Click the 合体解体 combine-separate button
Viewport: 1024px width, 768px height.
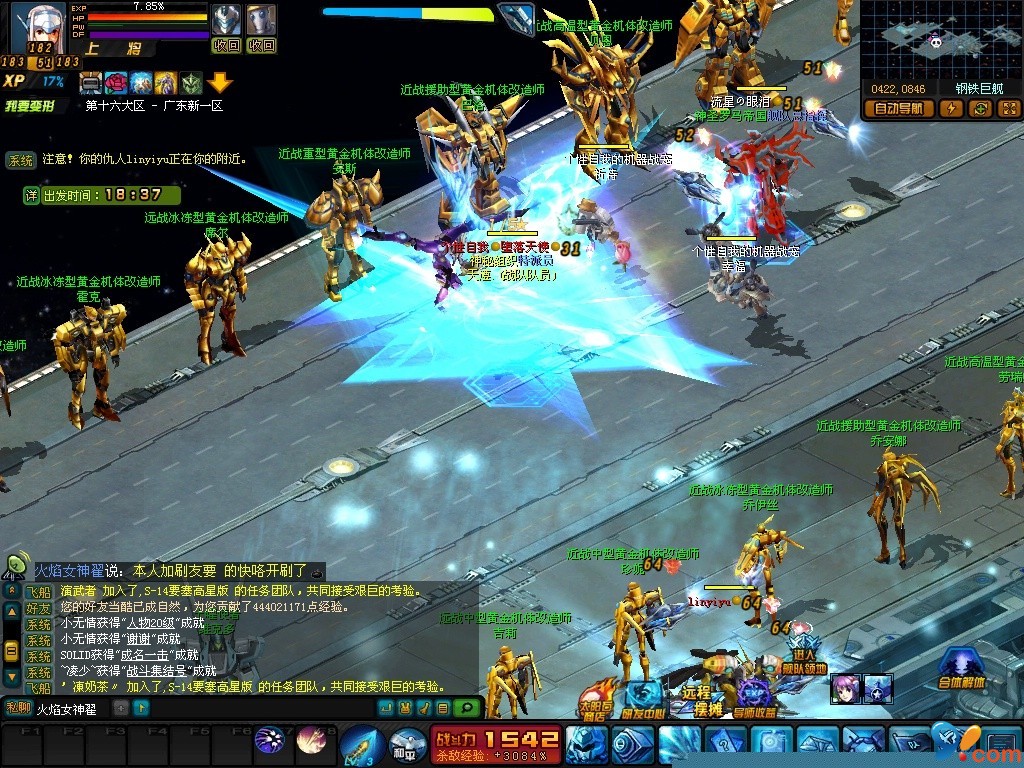click(x=961, y=668)
